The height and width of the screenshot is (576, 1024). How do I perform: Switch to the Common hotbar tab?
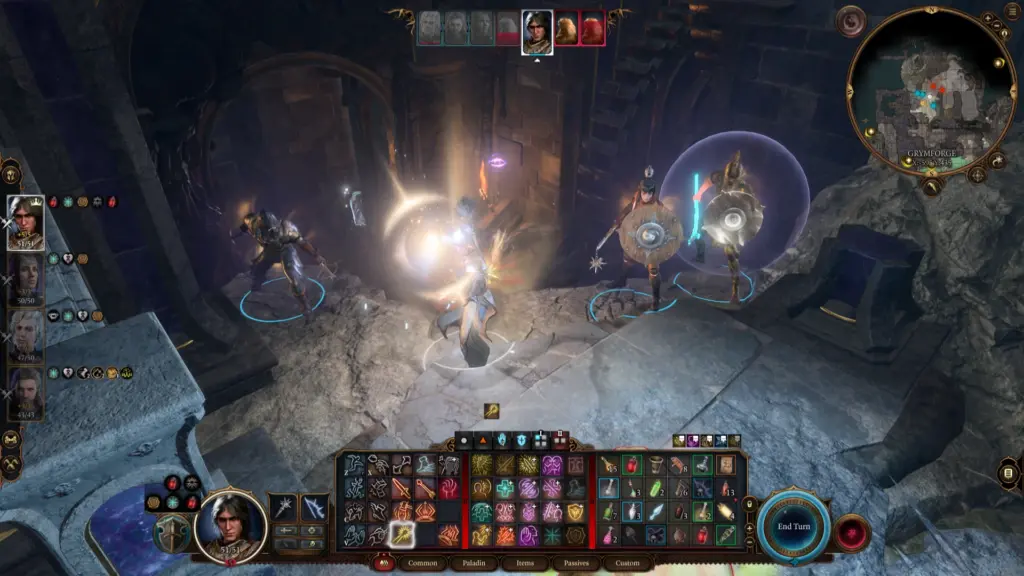[421, 563]
